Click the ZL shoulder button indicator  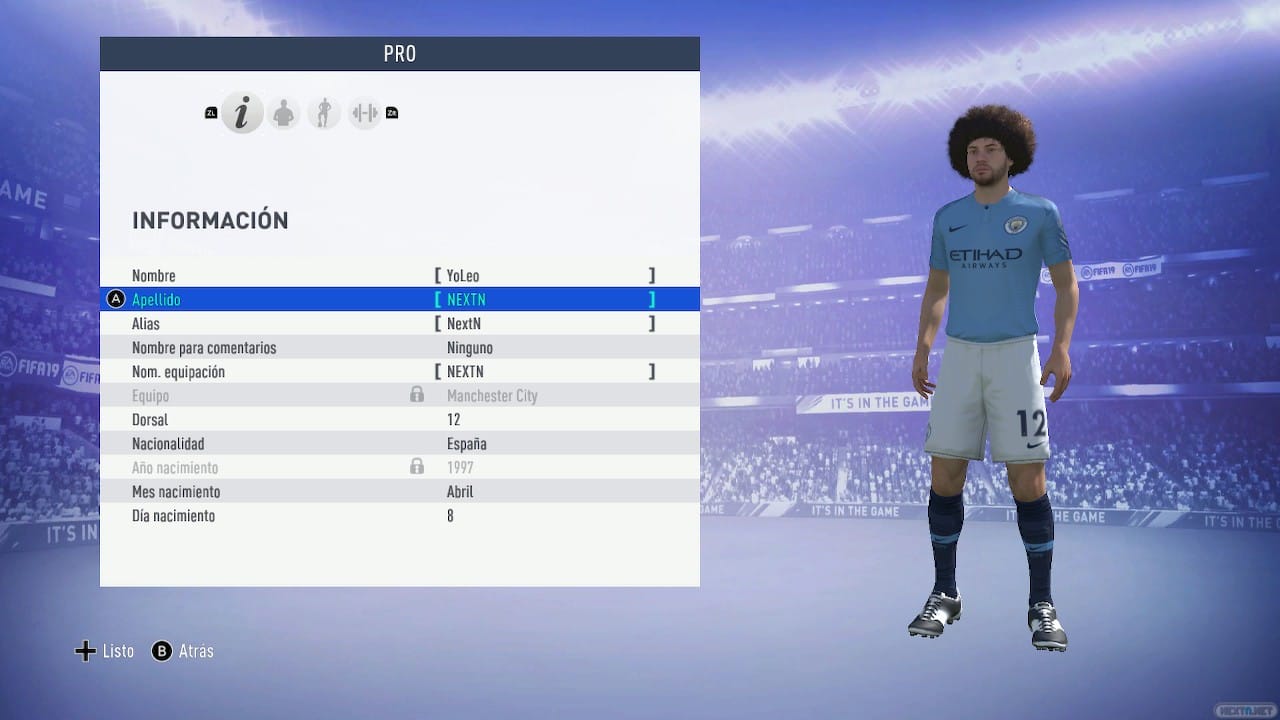210,113
